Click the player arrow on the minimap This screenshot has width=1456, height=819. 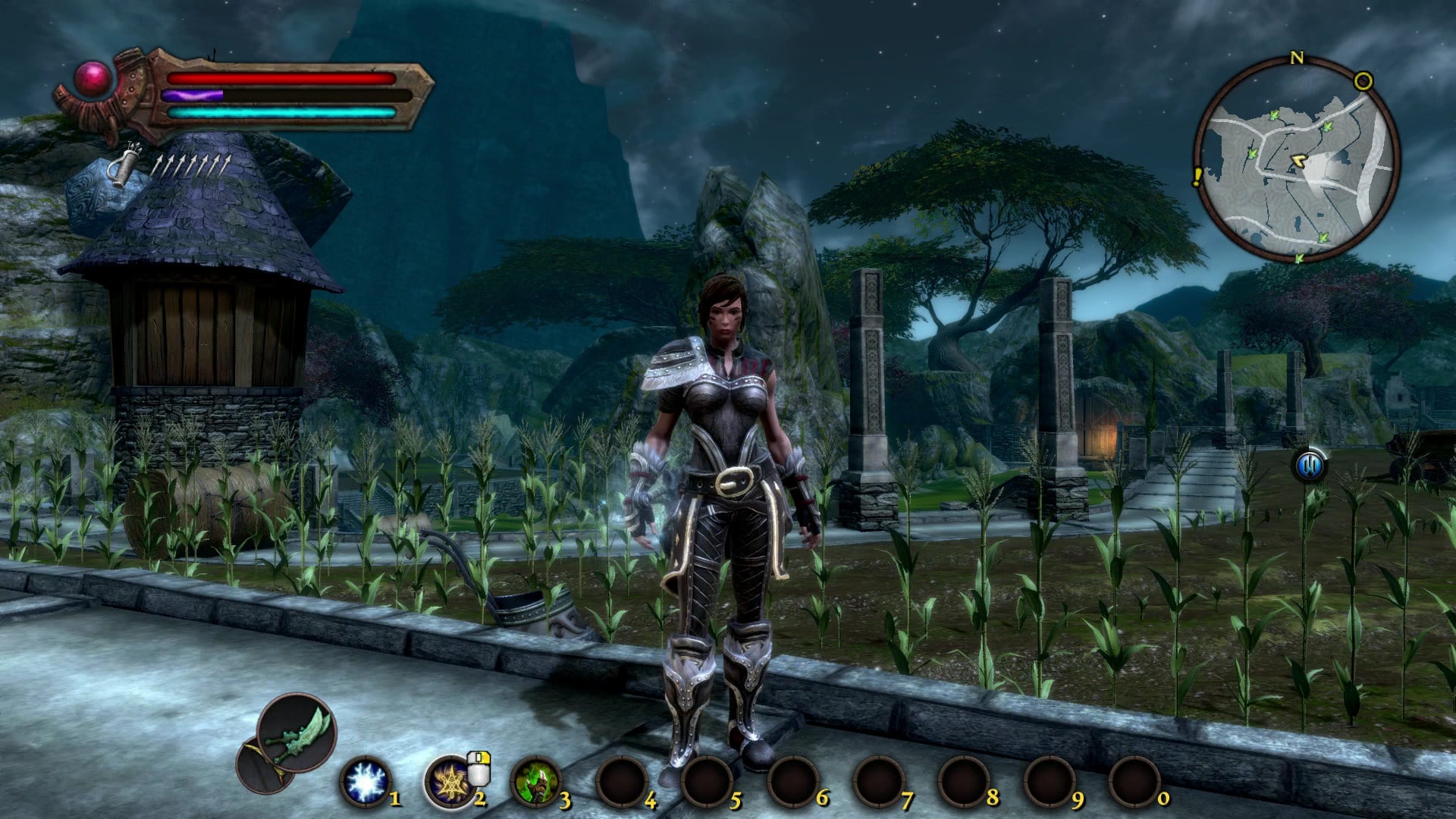coord(1299,161)
